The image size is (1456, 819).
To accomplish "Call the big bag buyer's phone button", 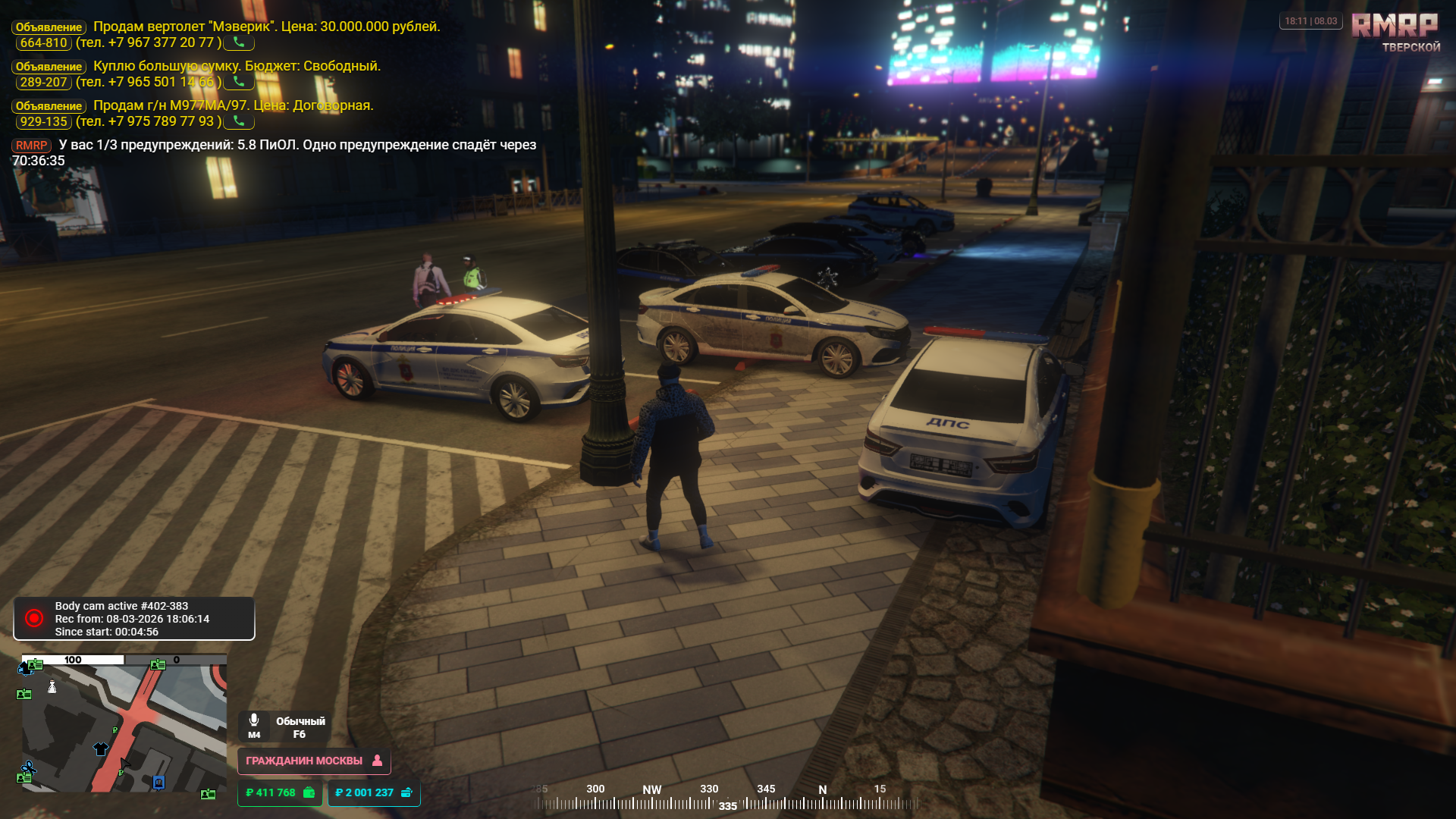I will coord(239,82).
